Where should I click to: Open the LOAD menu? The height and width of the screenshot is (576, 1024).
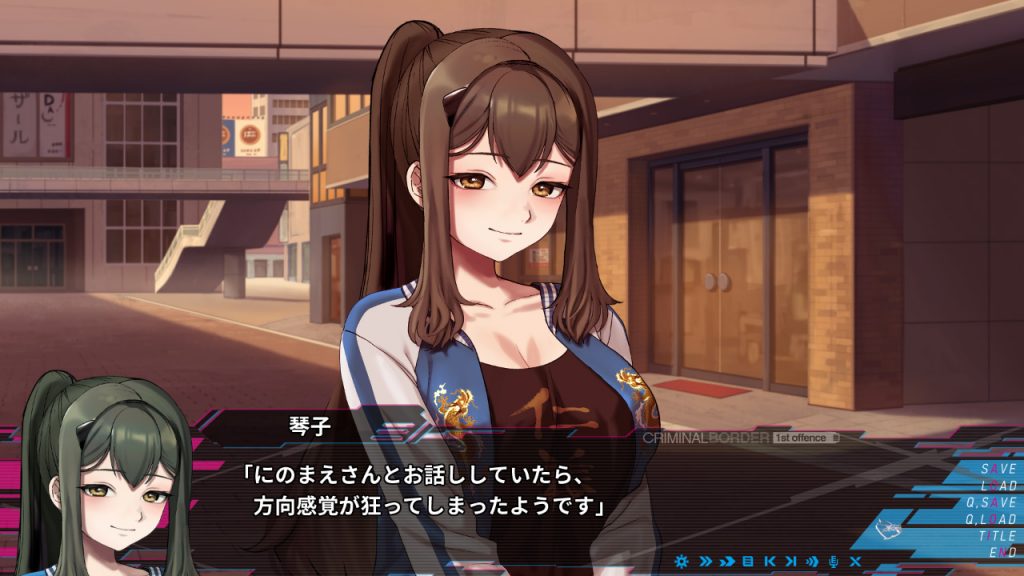pyautogui.click(x=997, y=485)
